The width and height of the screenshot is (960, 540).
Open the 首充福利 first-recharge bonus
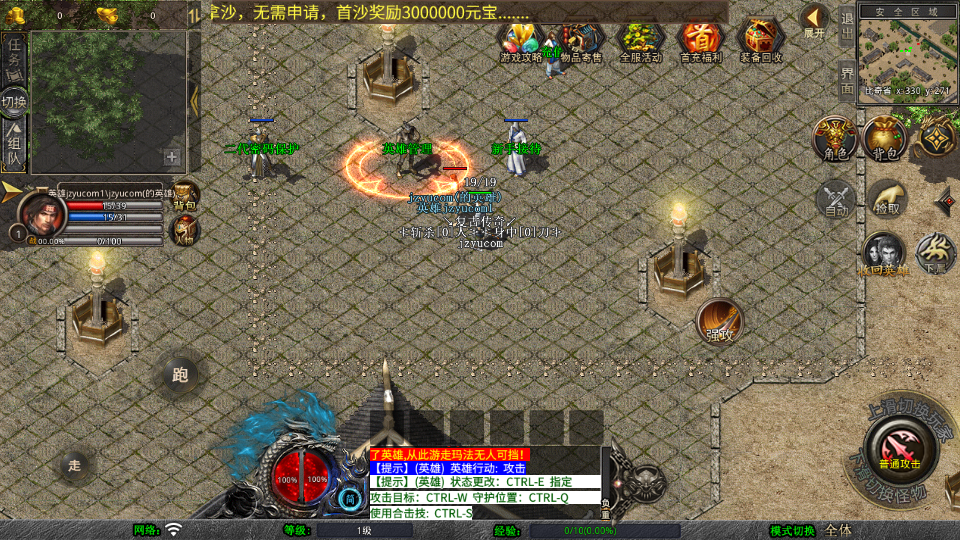click(700, 40)
